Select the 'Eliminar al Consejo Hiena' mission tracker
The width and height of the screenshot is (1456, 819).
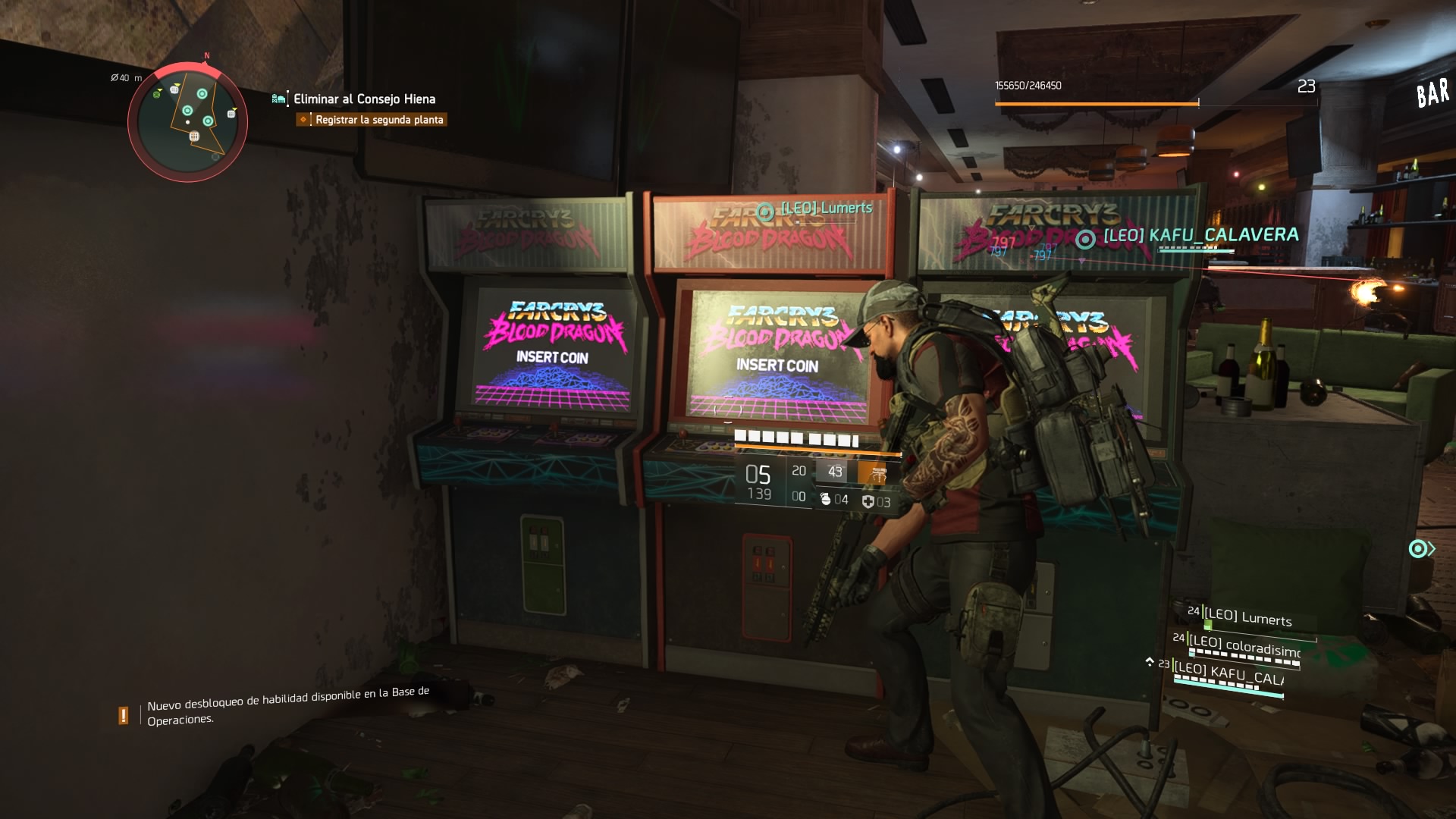coord(364,99)
